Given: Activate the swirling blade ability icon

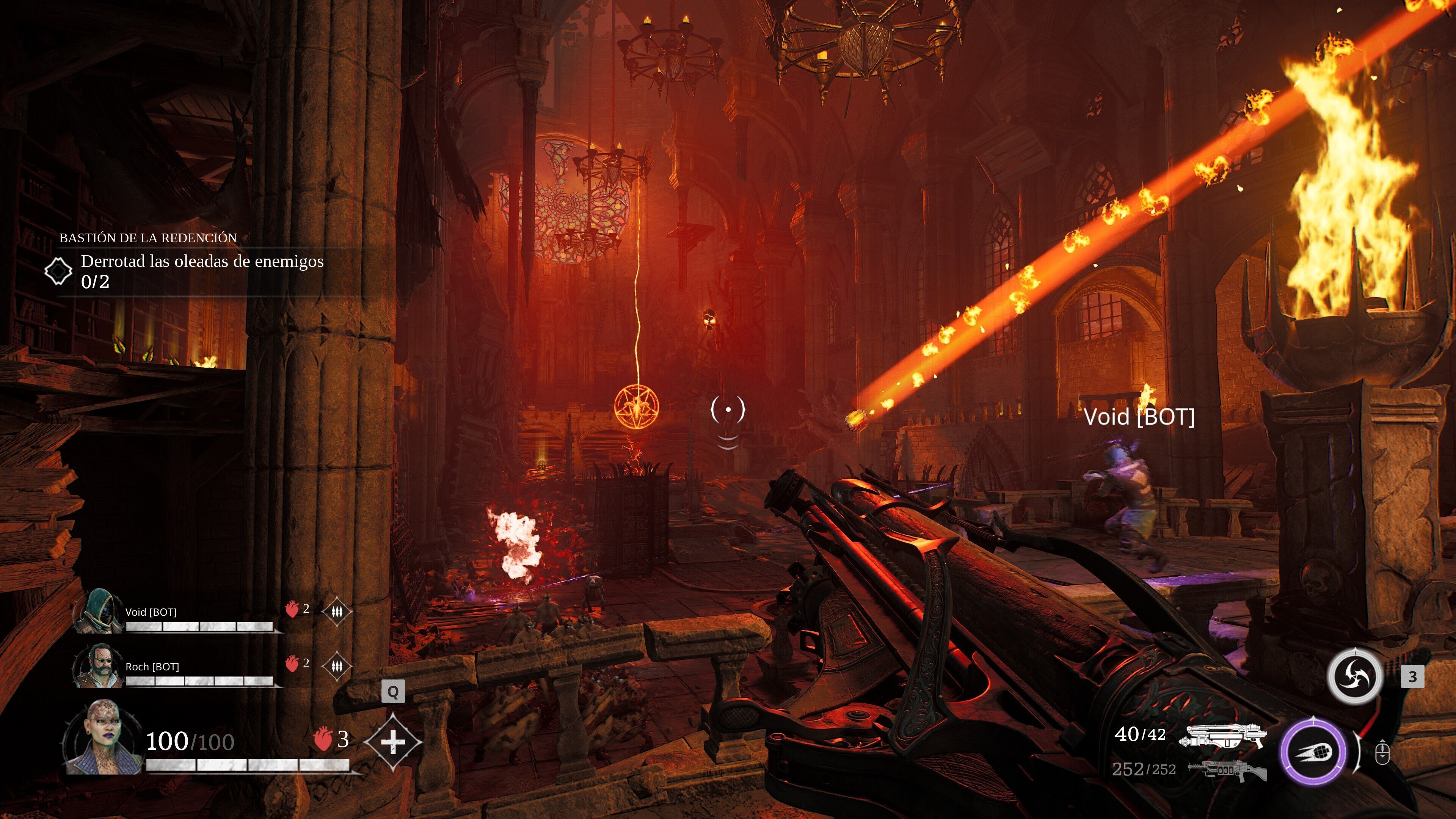Looking at the screenshot, I should coord(1354,676).
